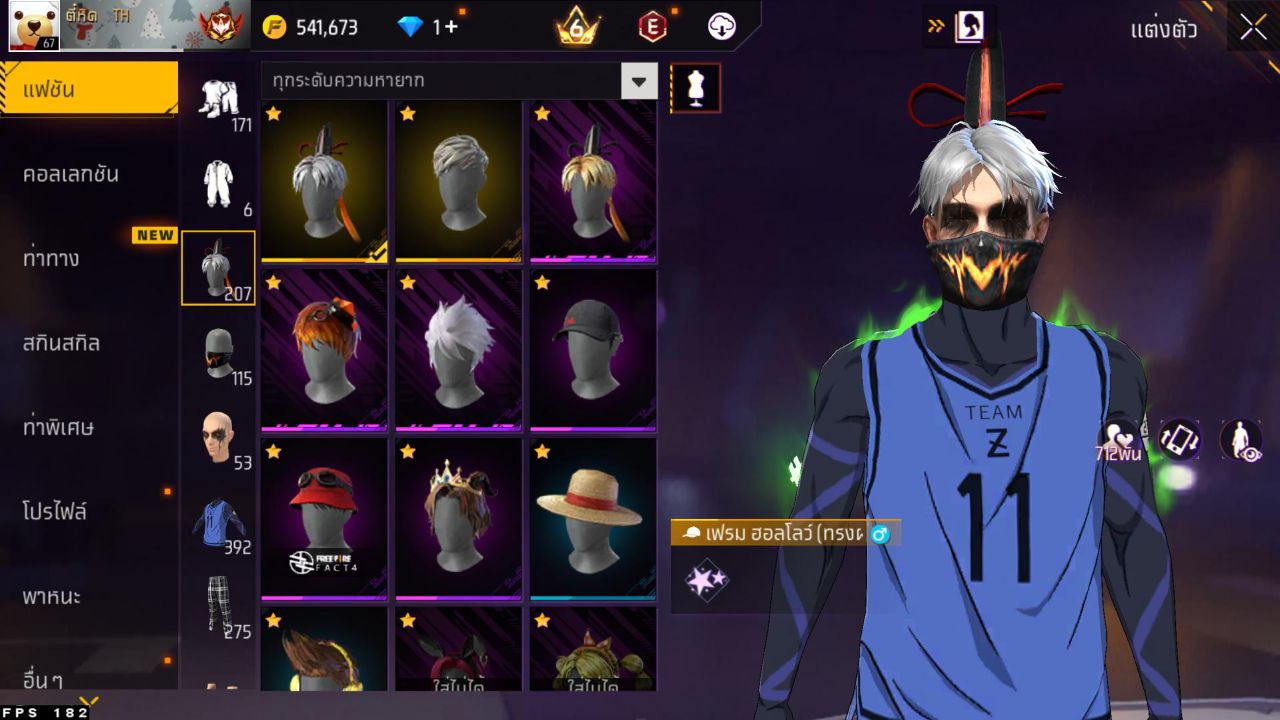Viewport: 1280px width, 720px height.
Task: Open the rarity filter dropdown
Action: click(x=639, y=81)
